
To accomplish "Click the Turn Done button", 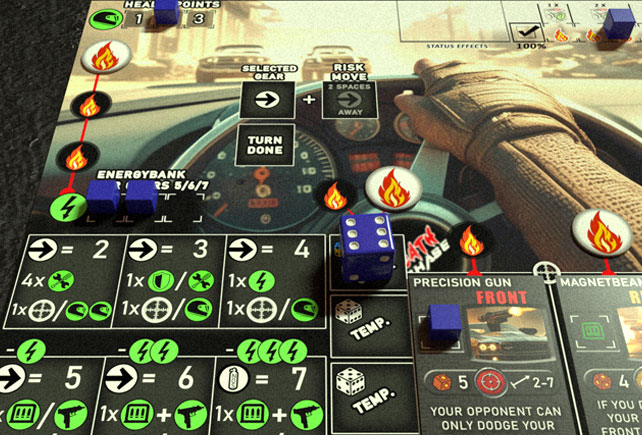I will [264, 144].
